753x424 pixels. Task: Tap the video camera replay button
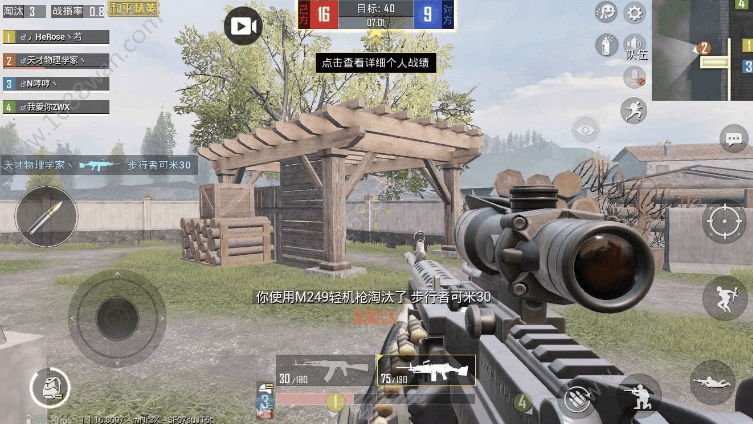coord(243,25)
